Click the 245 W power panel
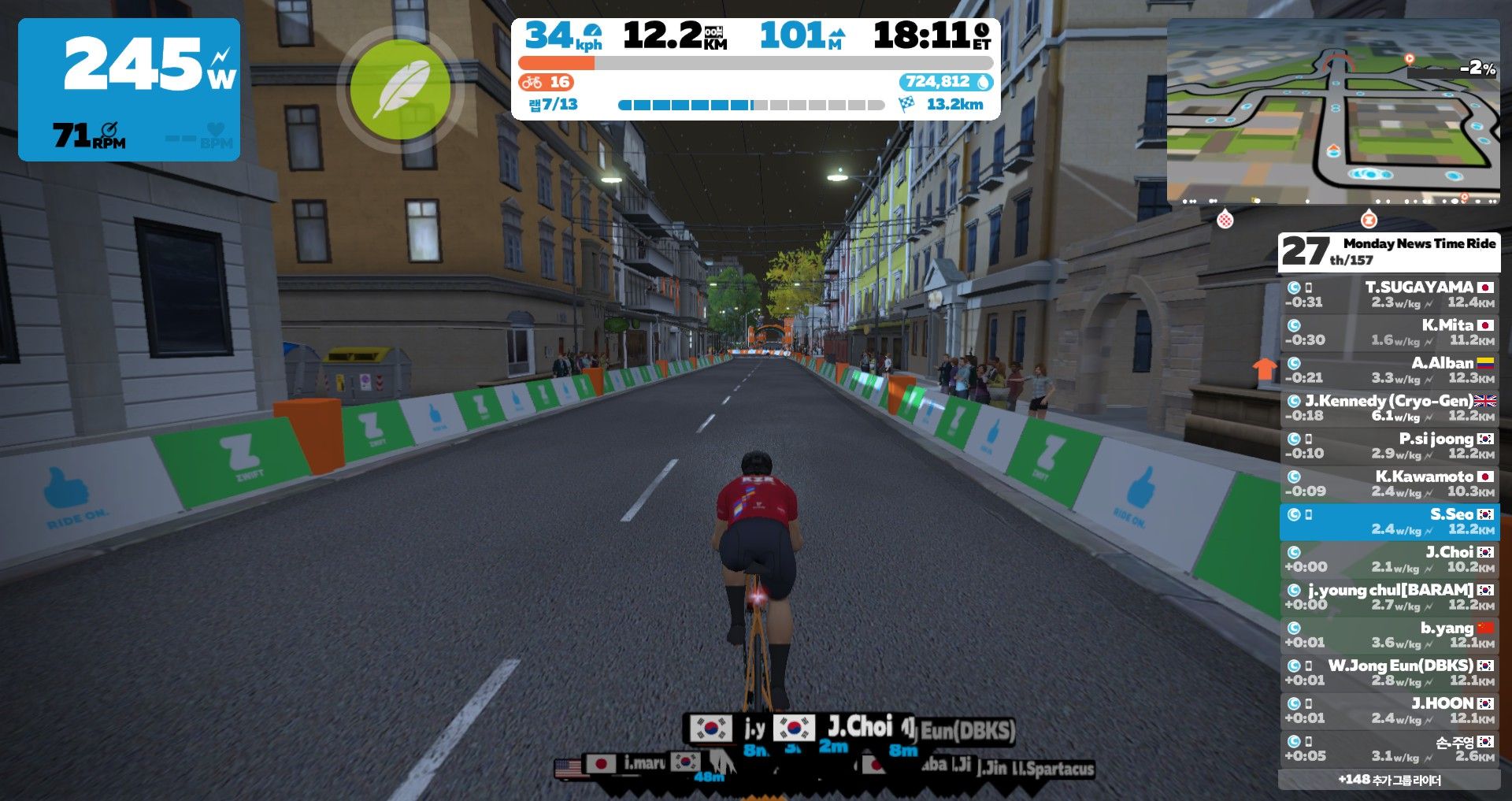Viewport: 1512px width, 801px height. coord(129,90)
